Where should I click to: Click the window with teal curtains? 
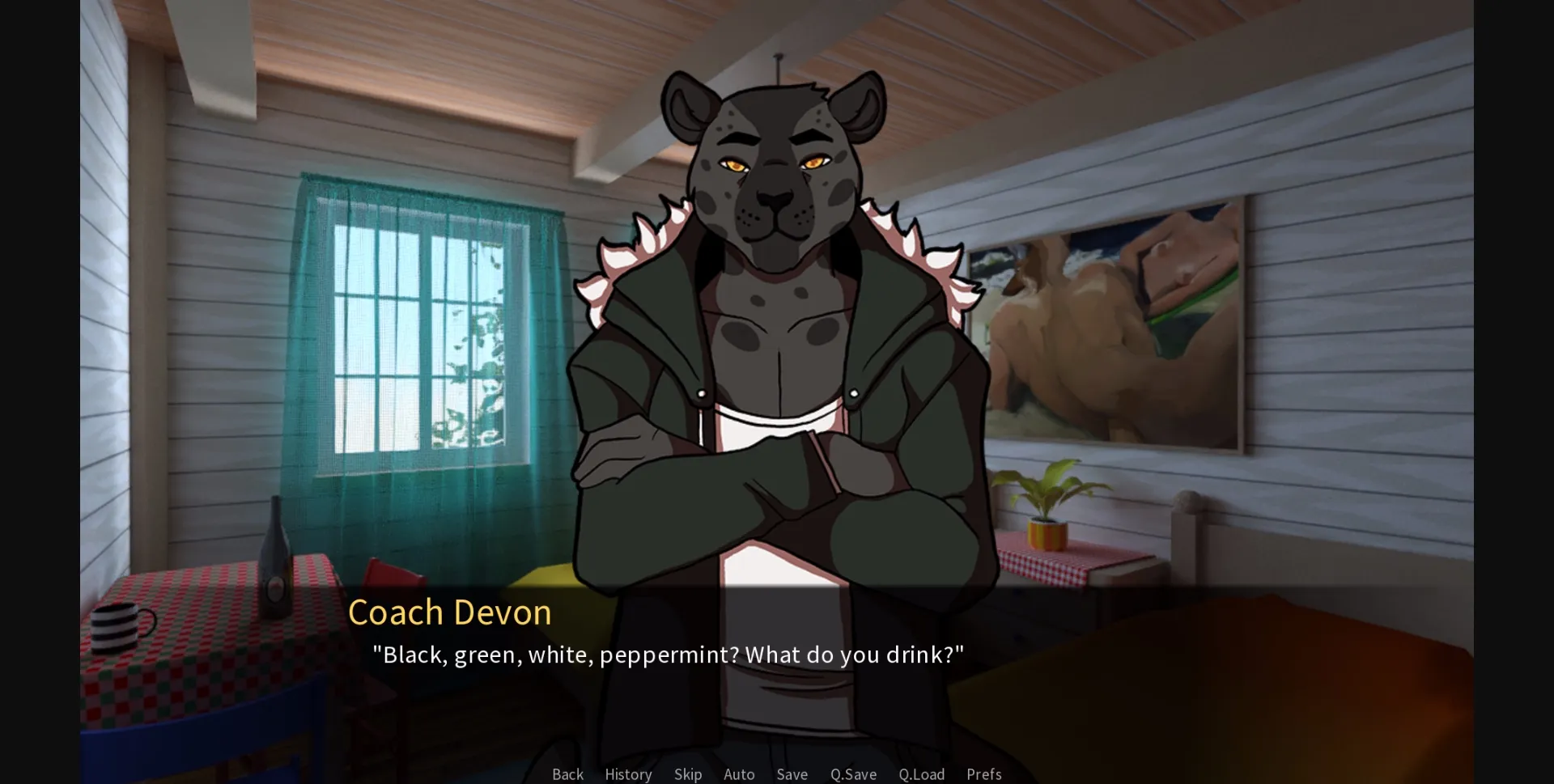pos(421,340)
